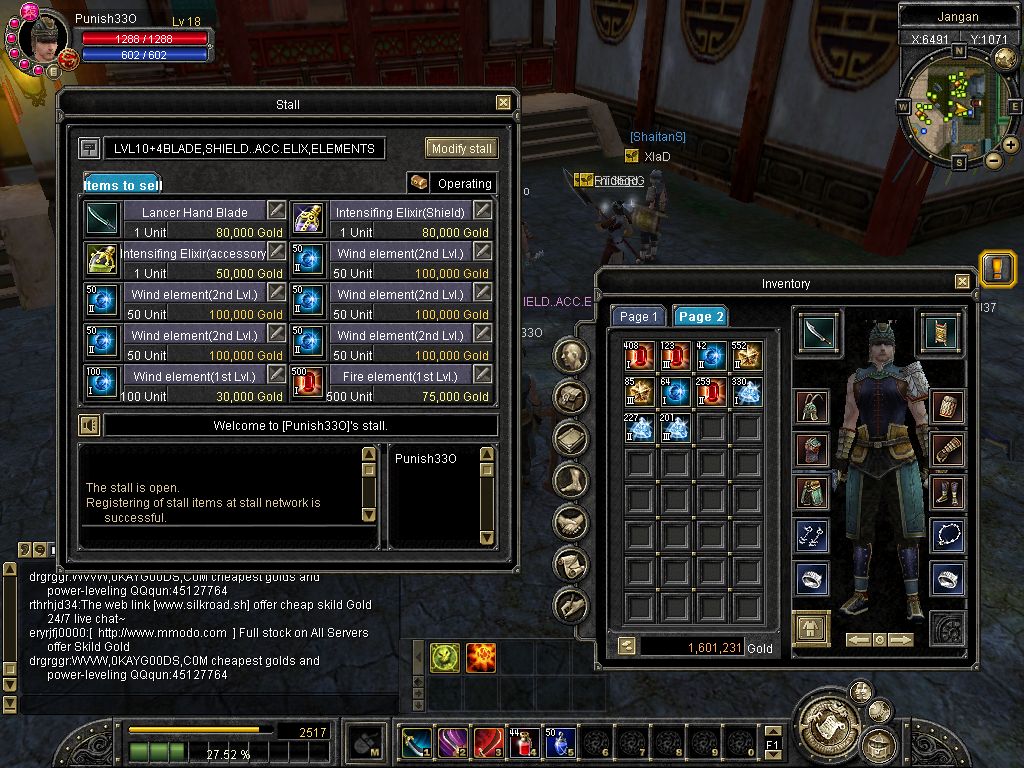Switch to inventory Page 1 tab

coord(639,316)
